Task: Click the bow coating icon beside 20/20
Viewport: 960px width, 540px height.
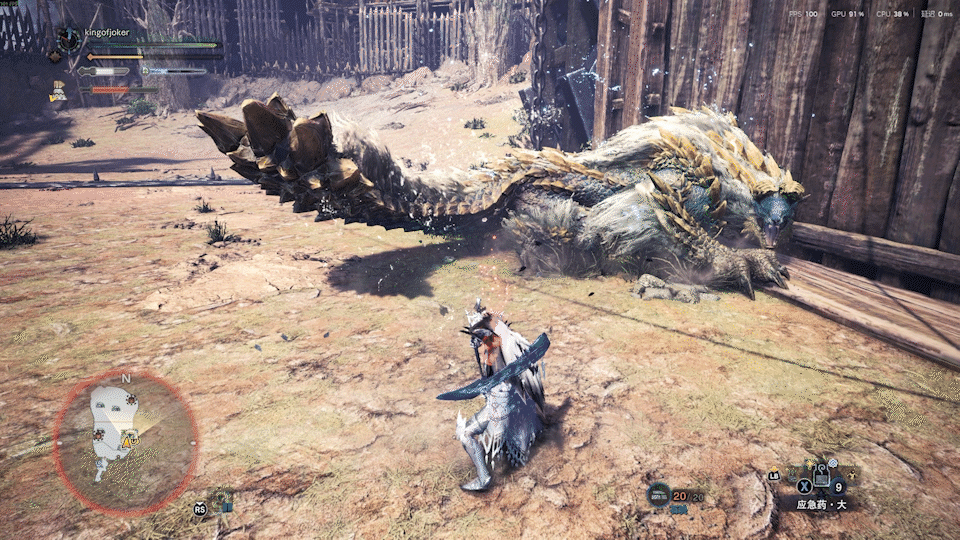Action: pos(658,493)
